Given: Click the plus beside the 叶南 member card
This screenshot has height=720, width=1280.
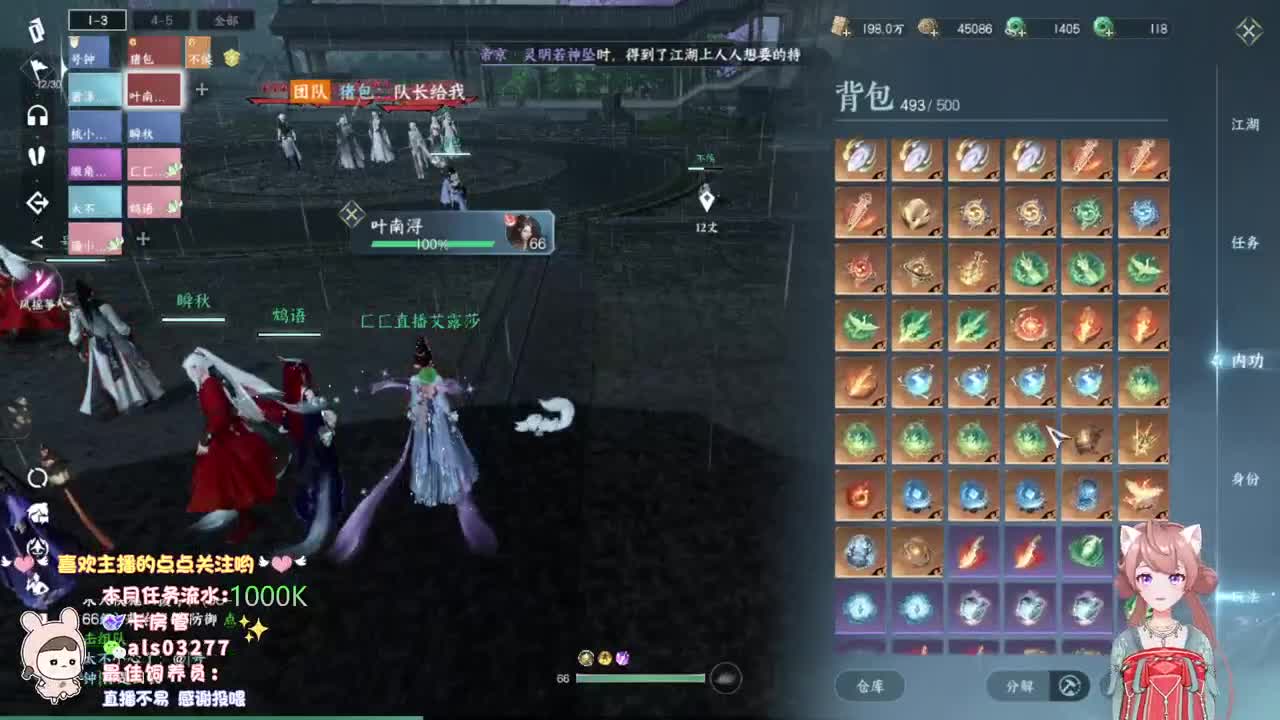Looking at the screenshot, I should pos(203,90).
